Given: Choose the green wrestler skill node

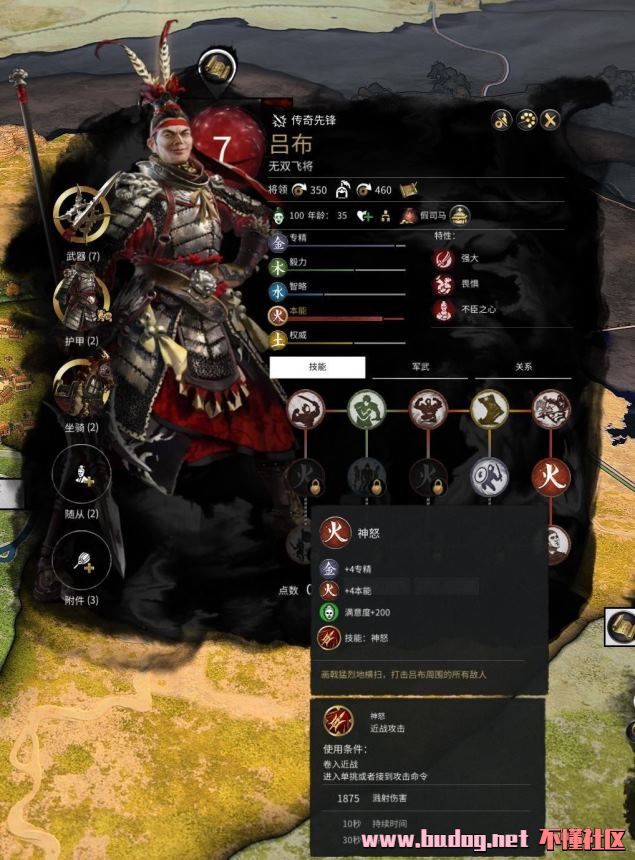Looking at the screenshot, I should (367, 409).
